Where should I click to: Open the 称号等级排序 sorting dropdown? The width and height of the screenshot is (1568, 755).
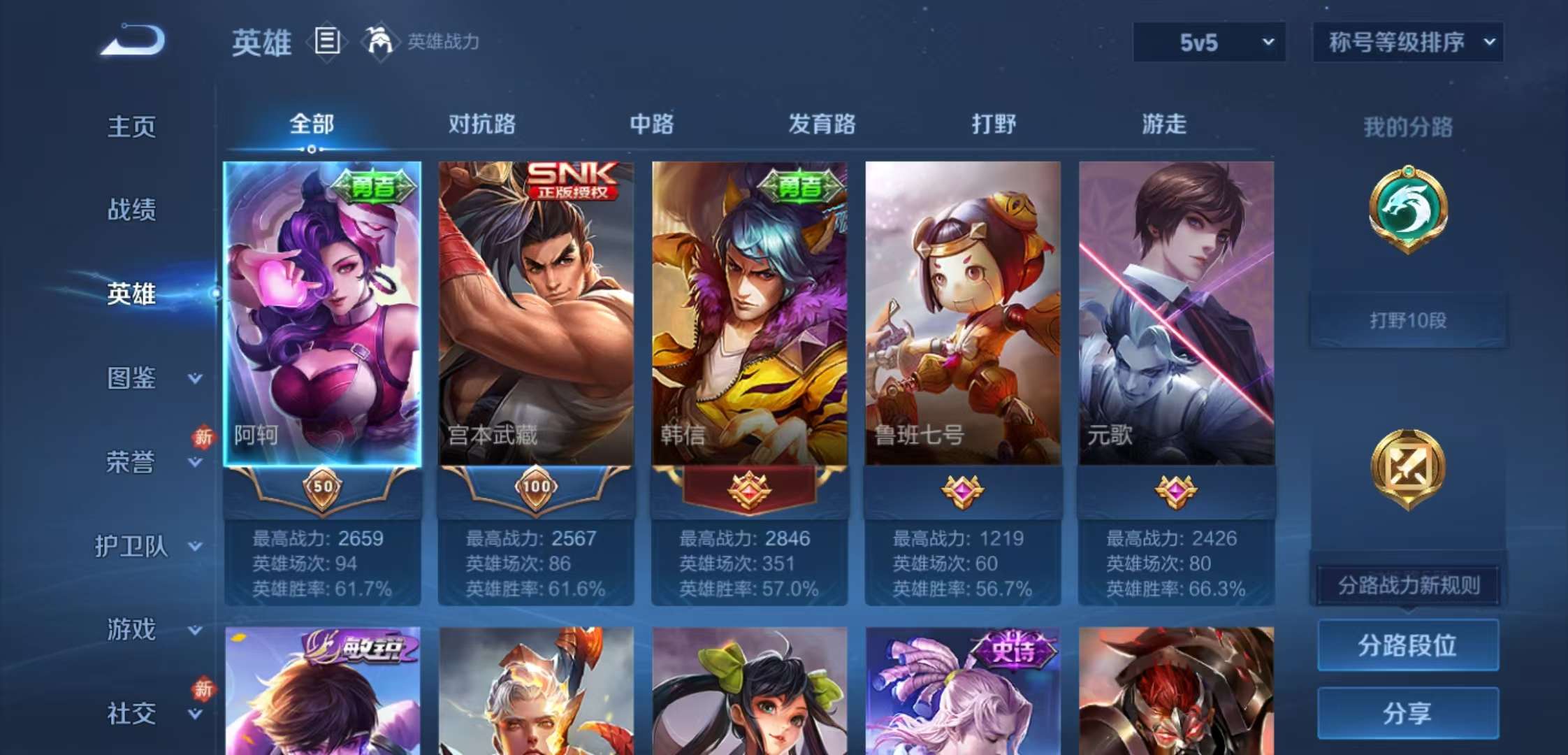click(x=1408, y=42)
